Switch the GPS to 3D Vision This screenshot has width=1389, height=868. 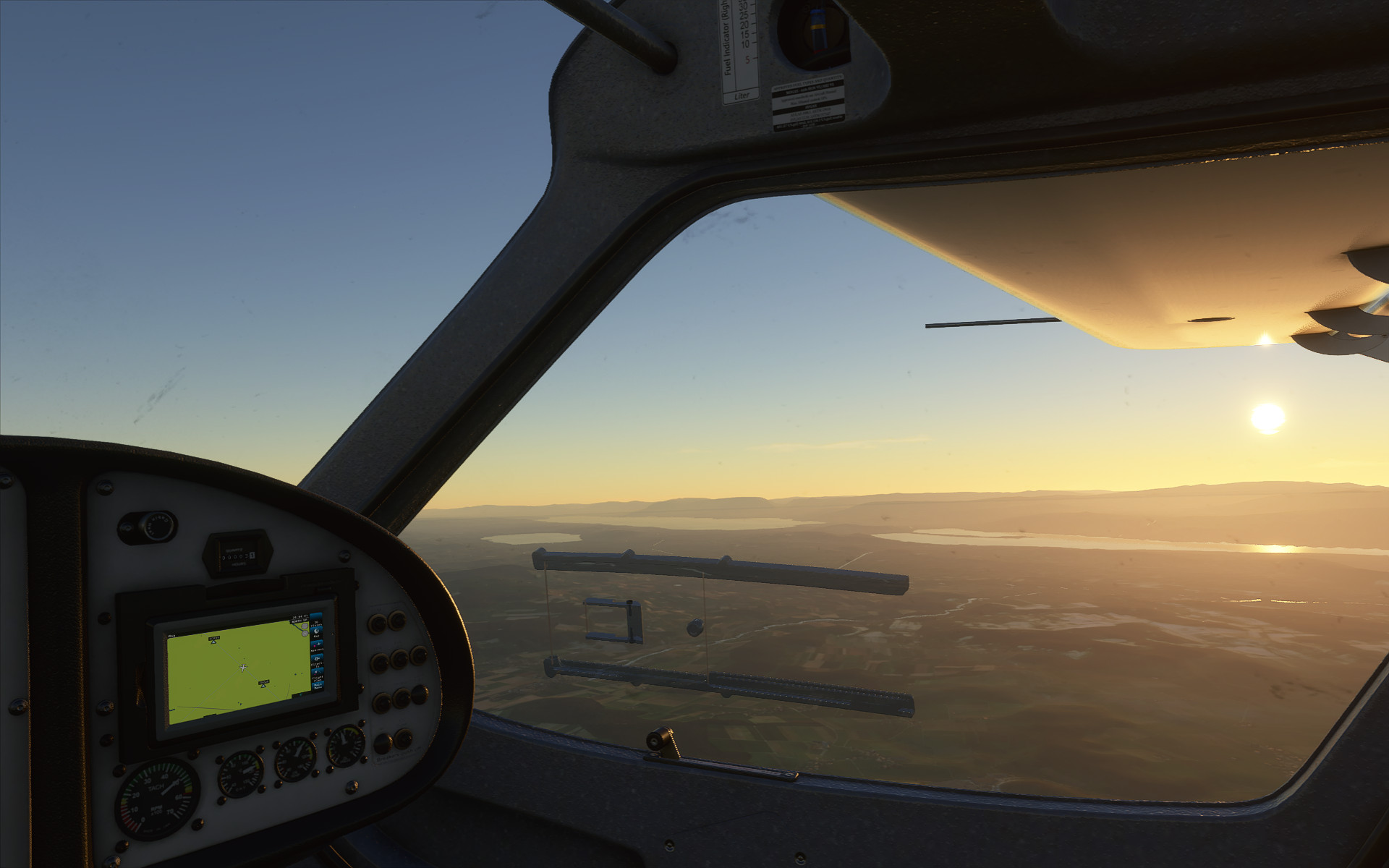coord(315,621)
